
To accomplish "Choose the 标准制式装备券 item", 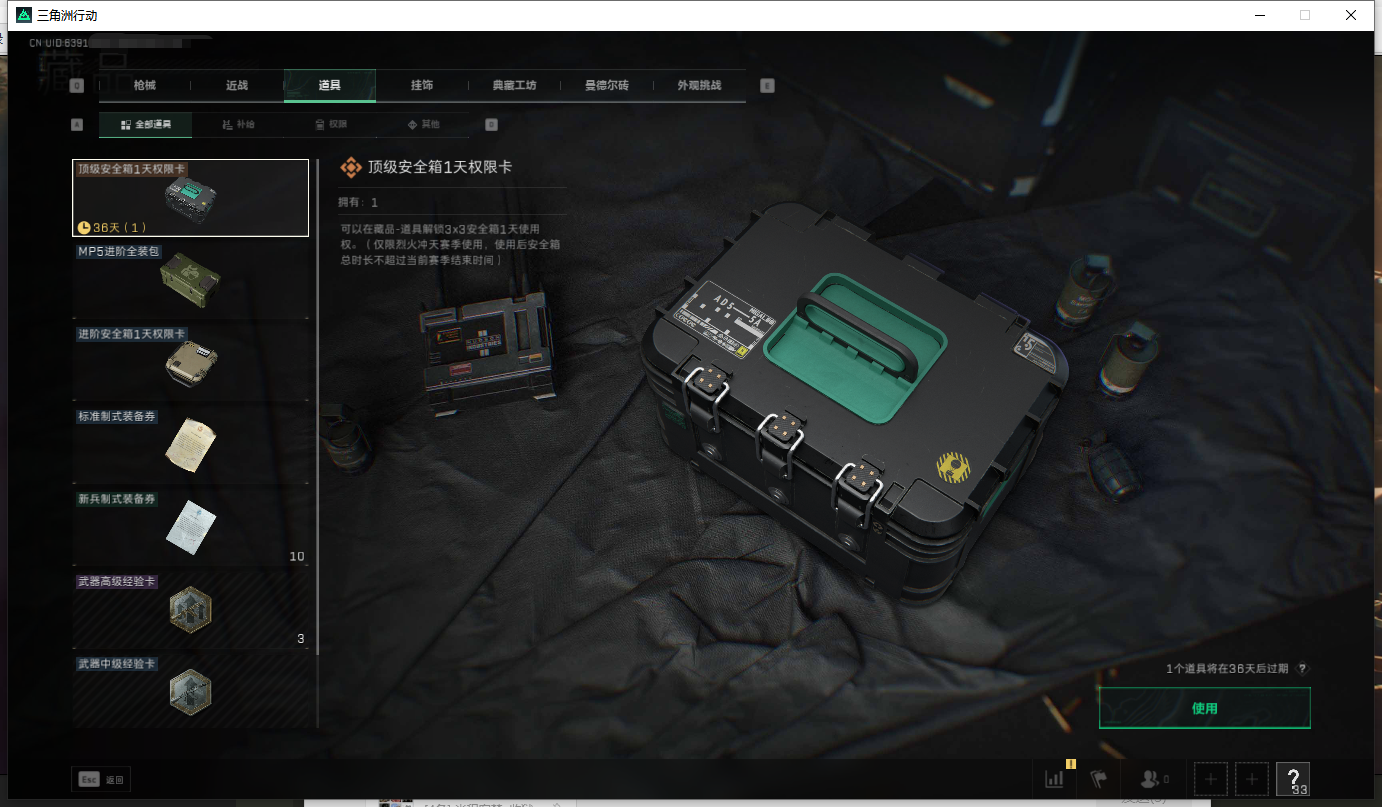I will (x=190, y=444).
